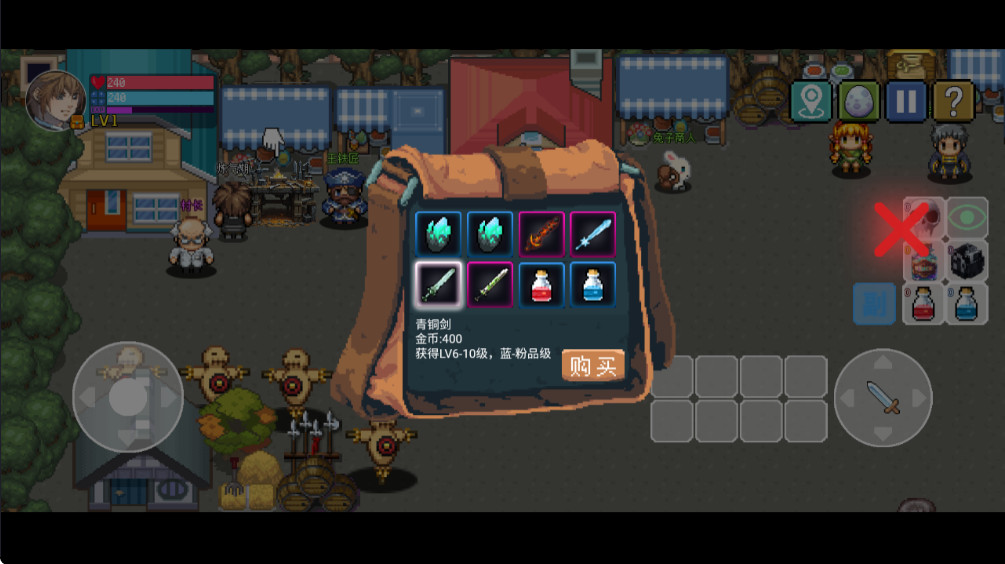This screenshot has width=1005, height=564.
Task: Open the hero portrait character panel
Action: coord(55,100)
